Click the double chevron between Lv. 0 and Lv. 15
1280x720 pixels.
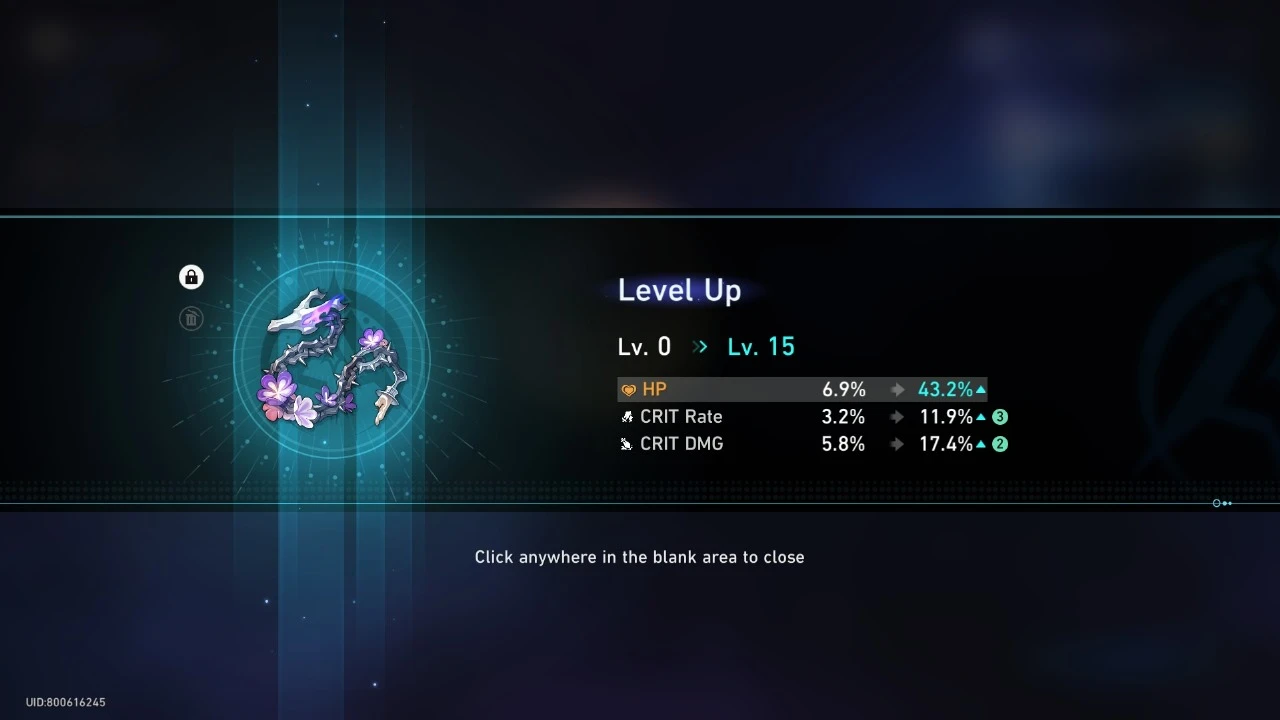tap(699, 346)
